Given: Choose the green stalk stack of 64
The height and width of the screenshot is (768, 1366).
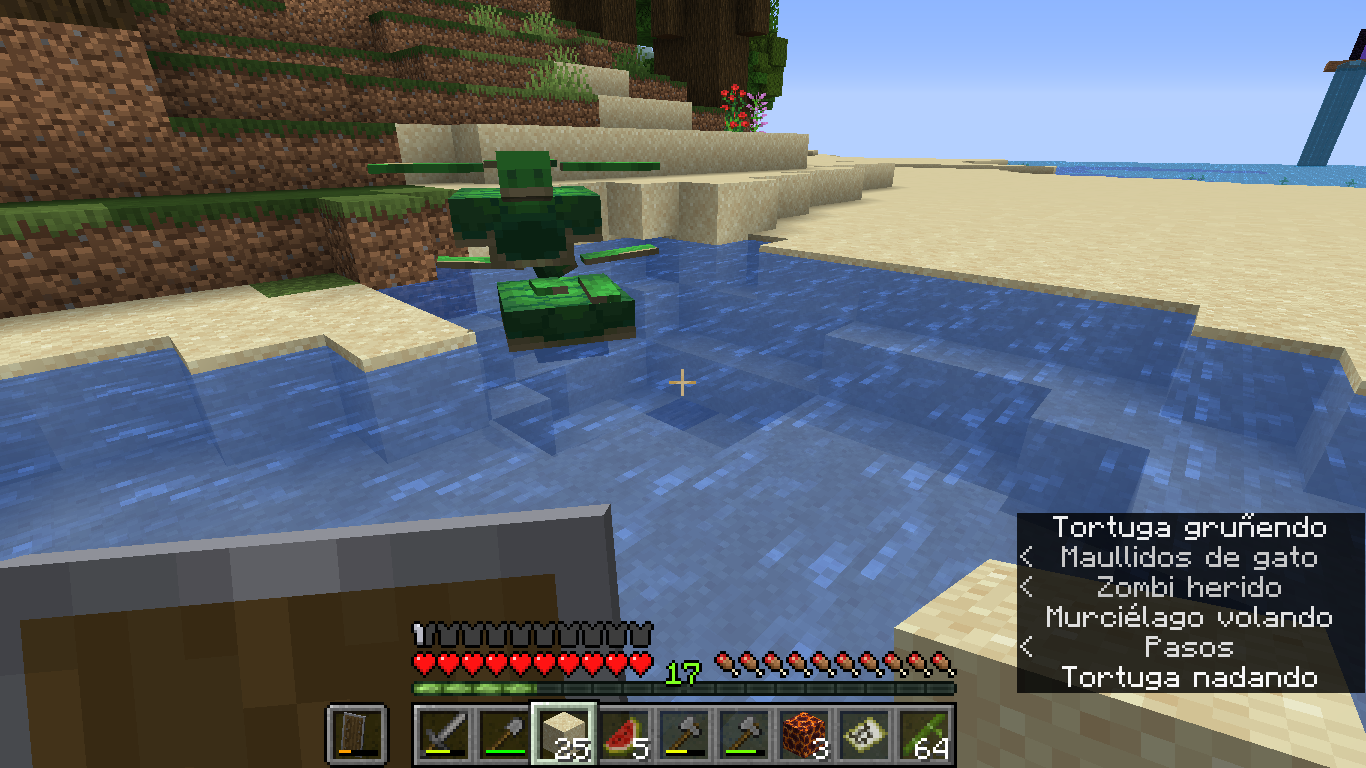Looking at the screenshot, I should (x=925, y=733).
